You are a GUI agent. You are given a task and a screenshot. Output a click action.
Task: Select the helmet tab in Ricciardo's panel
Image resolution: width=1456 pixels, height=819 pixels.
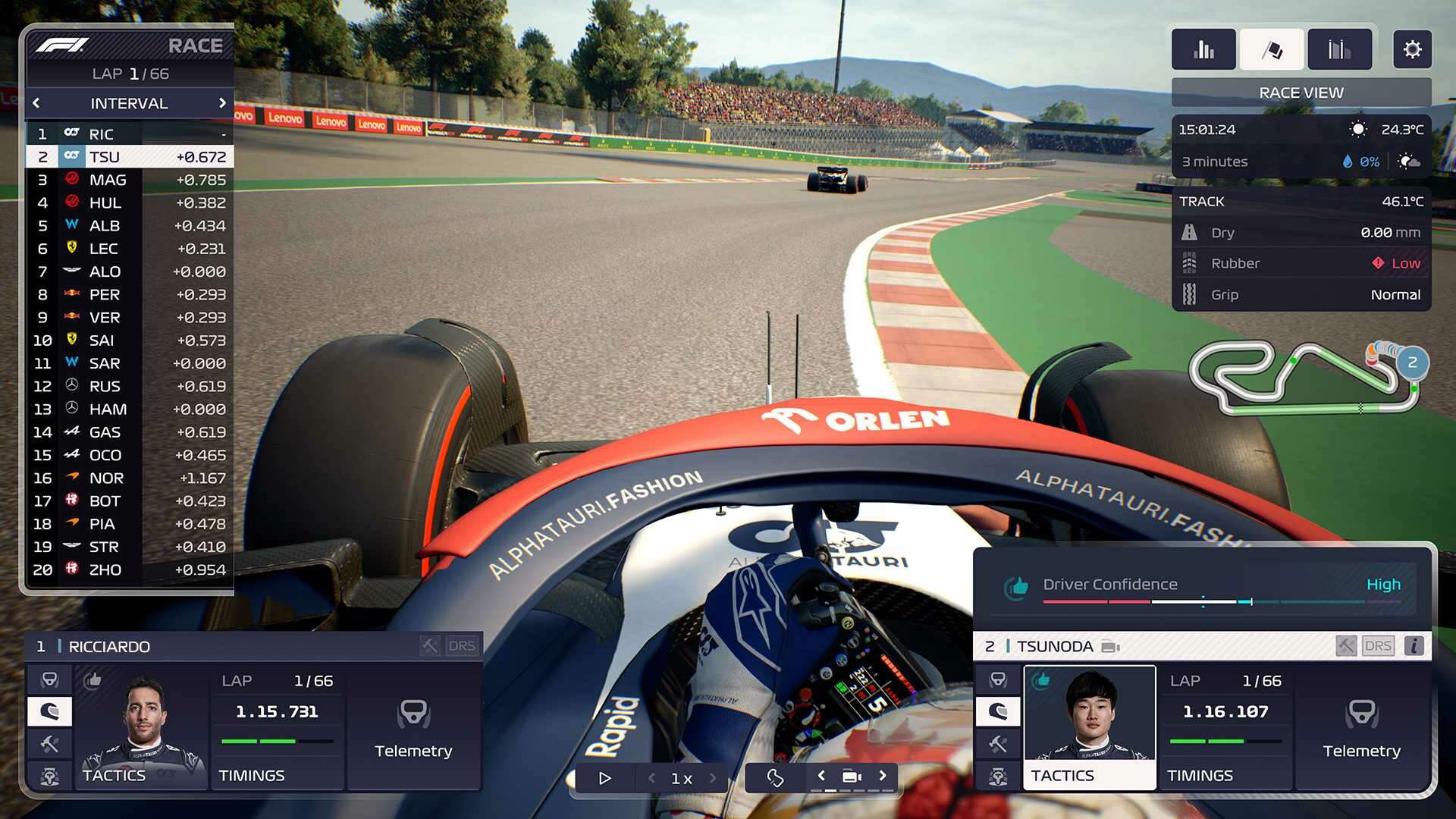click(49, 711)
